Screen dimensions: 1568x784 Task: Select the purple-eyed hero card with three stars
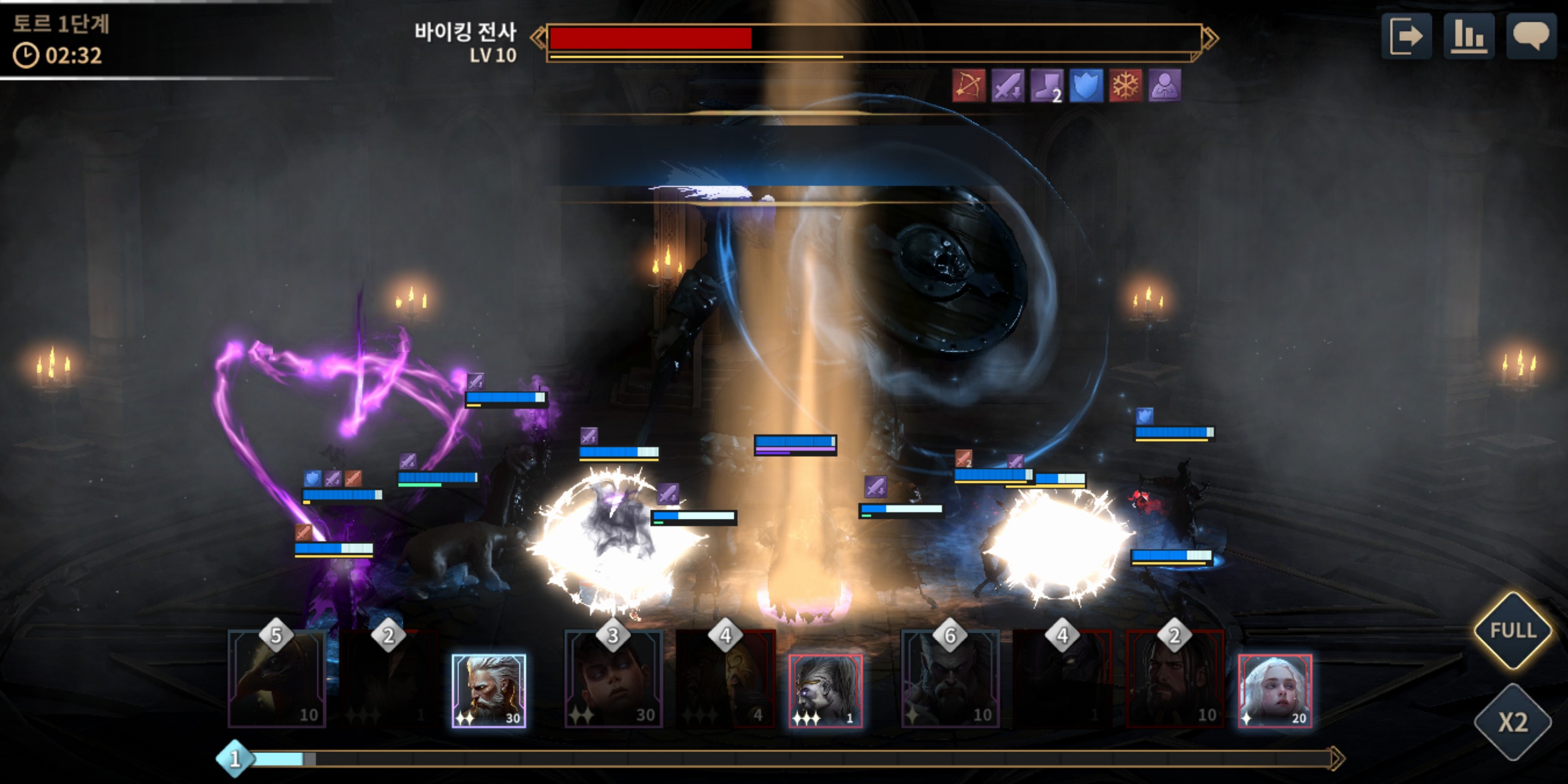point(825,690)
